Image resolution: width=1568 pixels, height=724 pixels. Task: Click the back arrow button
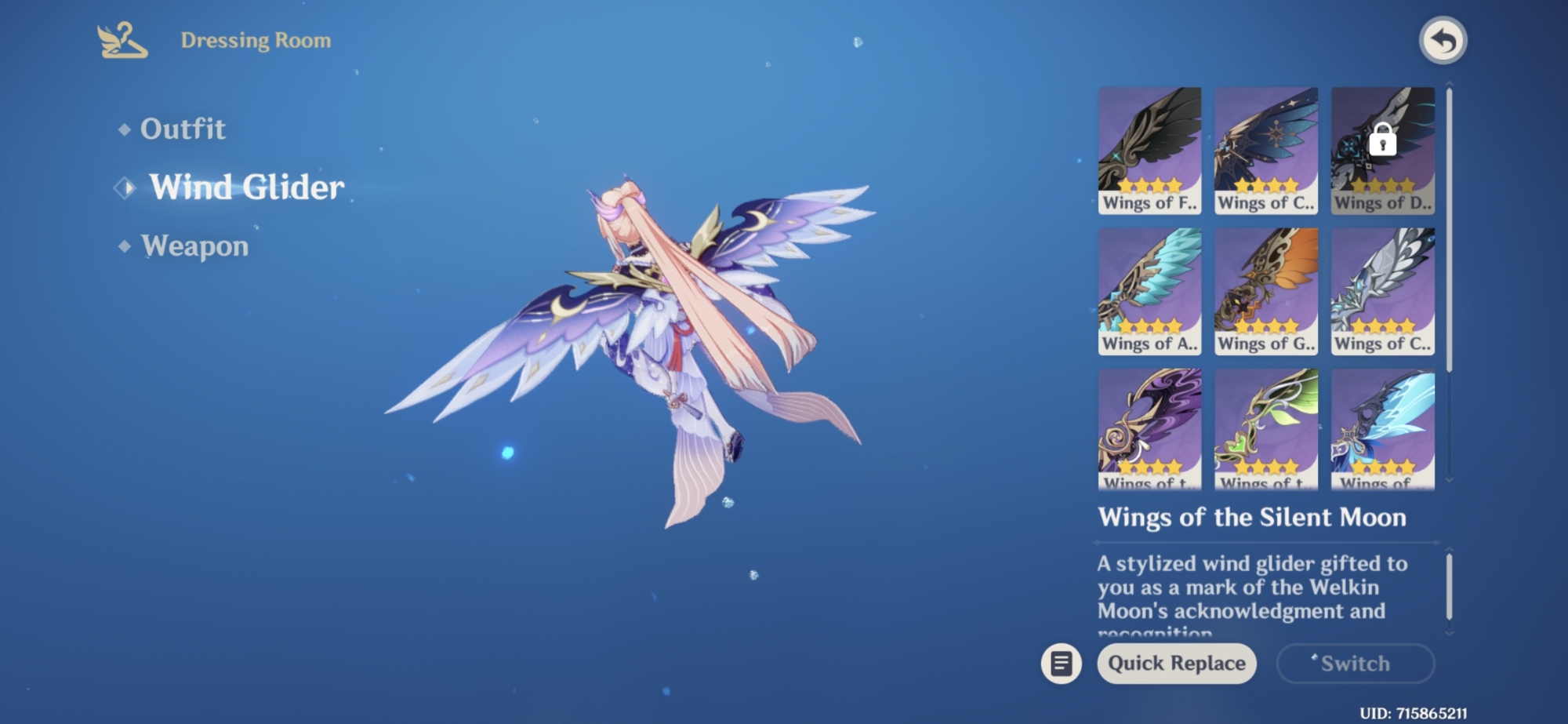pyautogui.click(x=1443, y=41)
